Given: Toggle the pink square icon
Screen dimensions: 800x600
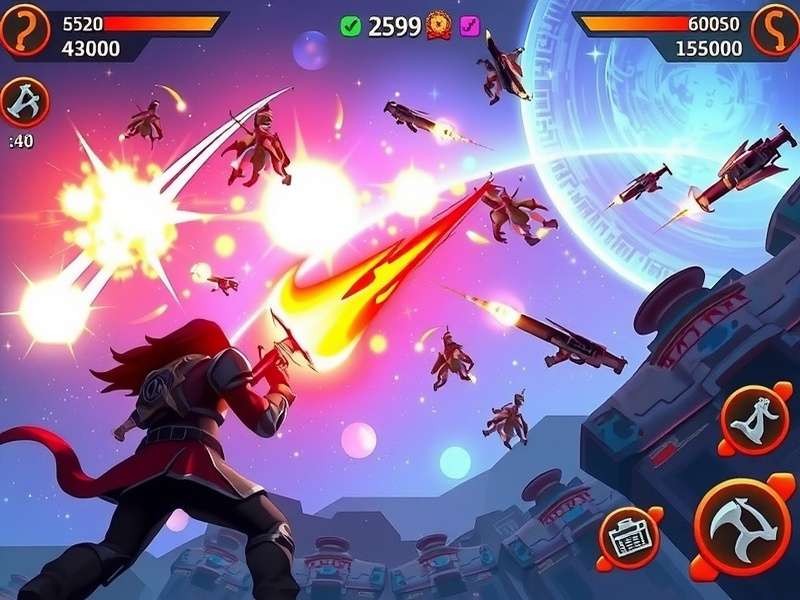Looking at the screenshot, I should (468, 26).
